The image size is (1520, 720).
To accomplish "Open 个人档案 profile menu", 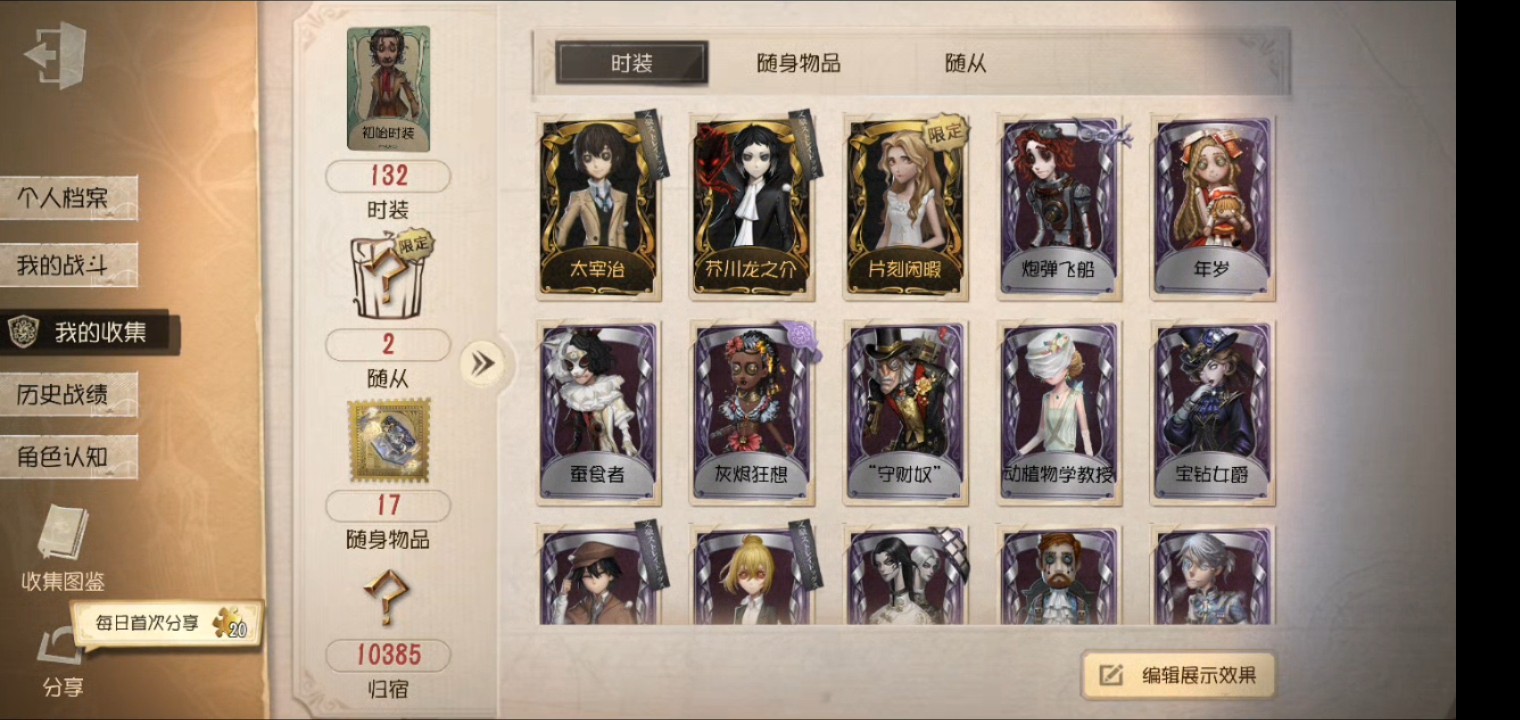I will [70, 198].
